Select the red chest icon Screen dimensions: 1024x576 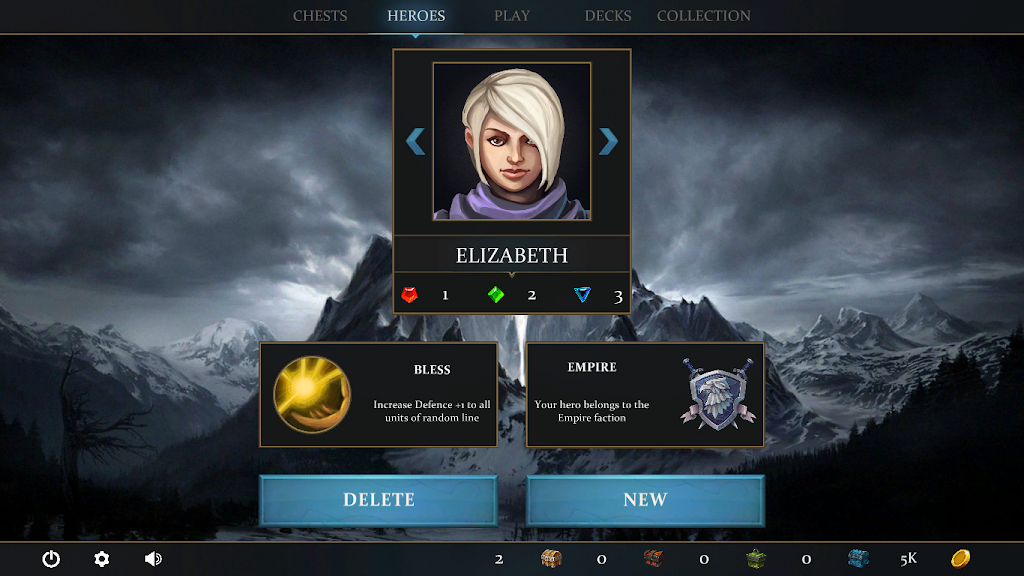click(653, 558)
